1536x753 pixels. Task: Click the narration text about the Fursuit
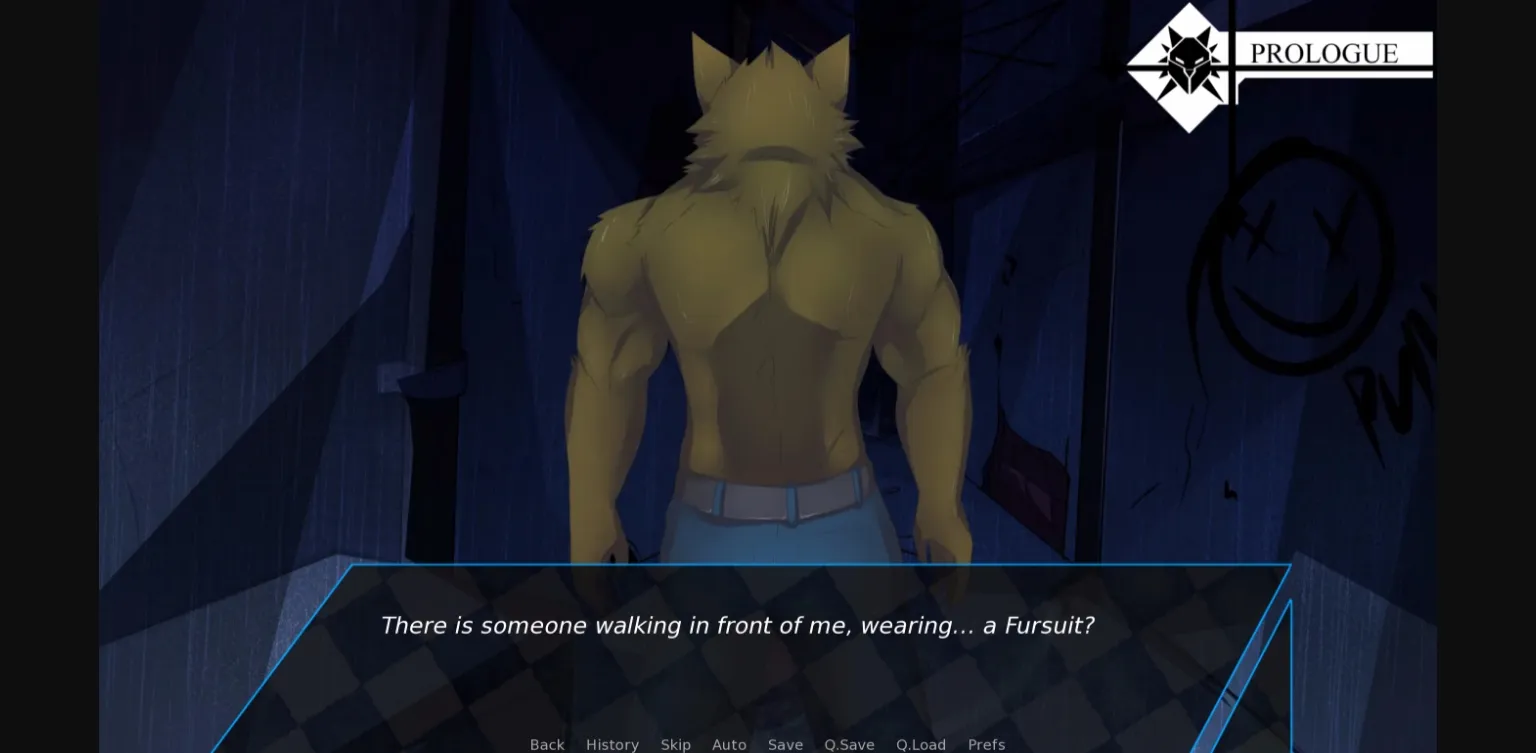pyautogui.click(x=737, y=625)
